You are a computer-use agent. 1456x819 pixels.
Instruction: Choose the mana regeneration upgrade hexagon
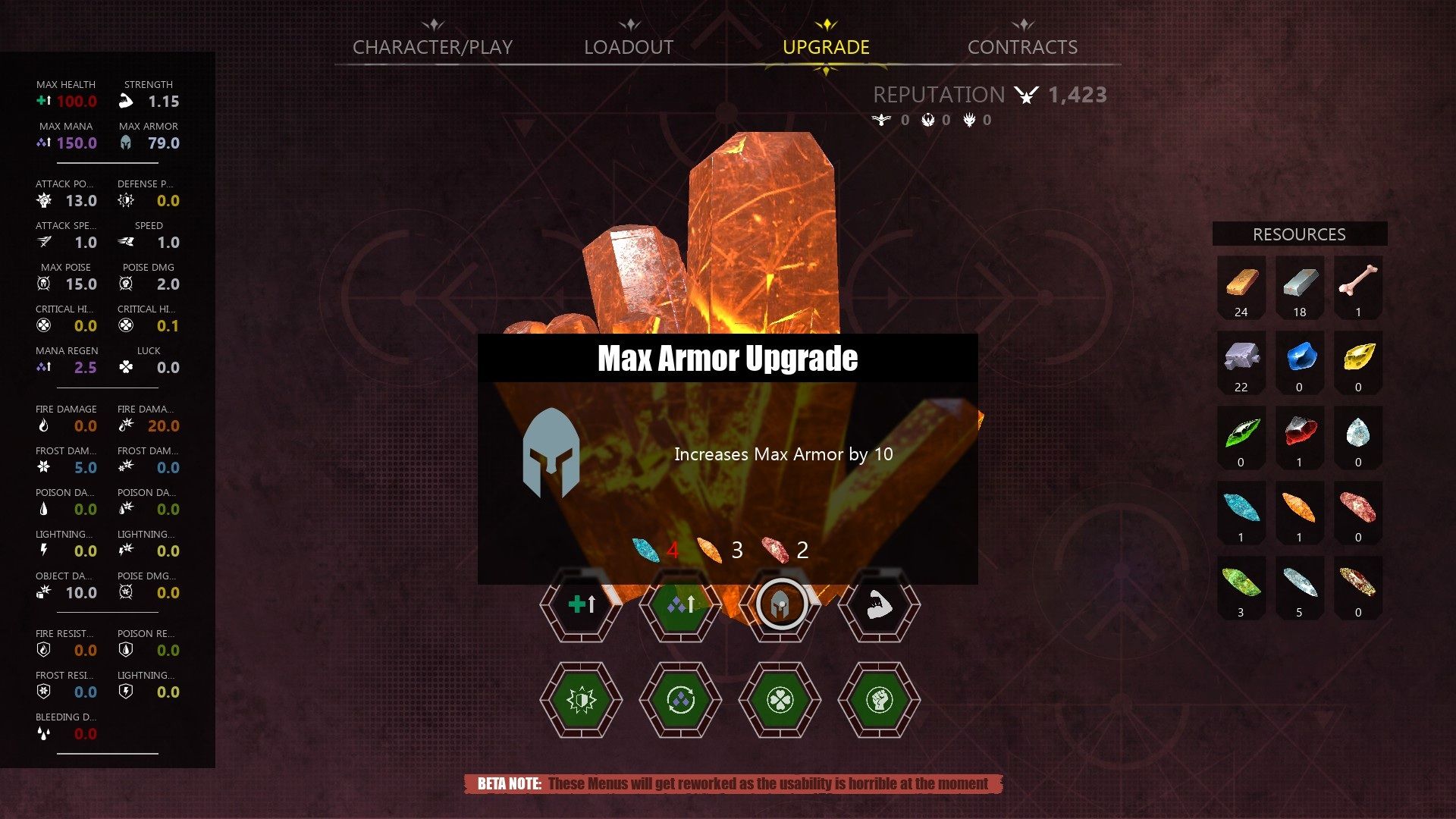tap(680, 700)
